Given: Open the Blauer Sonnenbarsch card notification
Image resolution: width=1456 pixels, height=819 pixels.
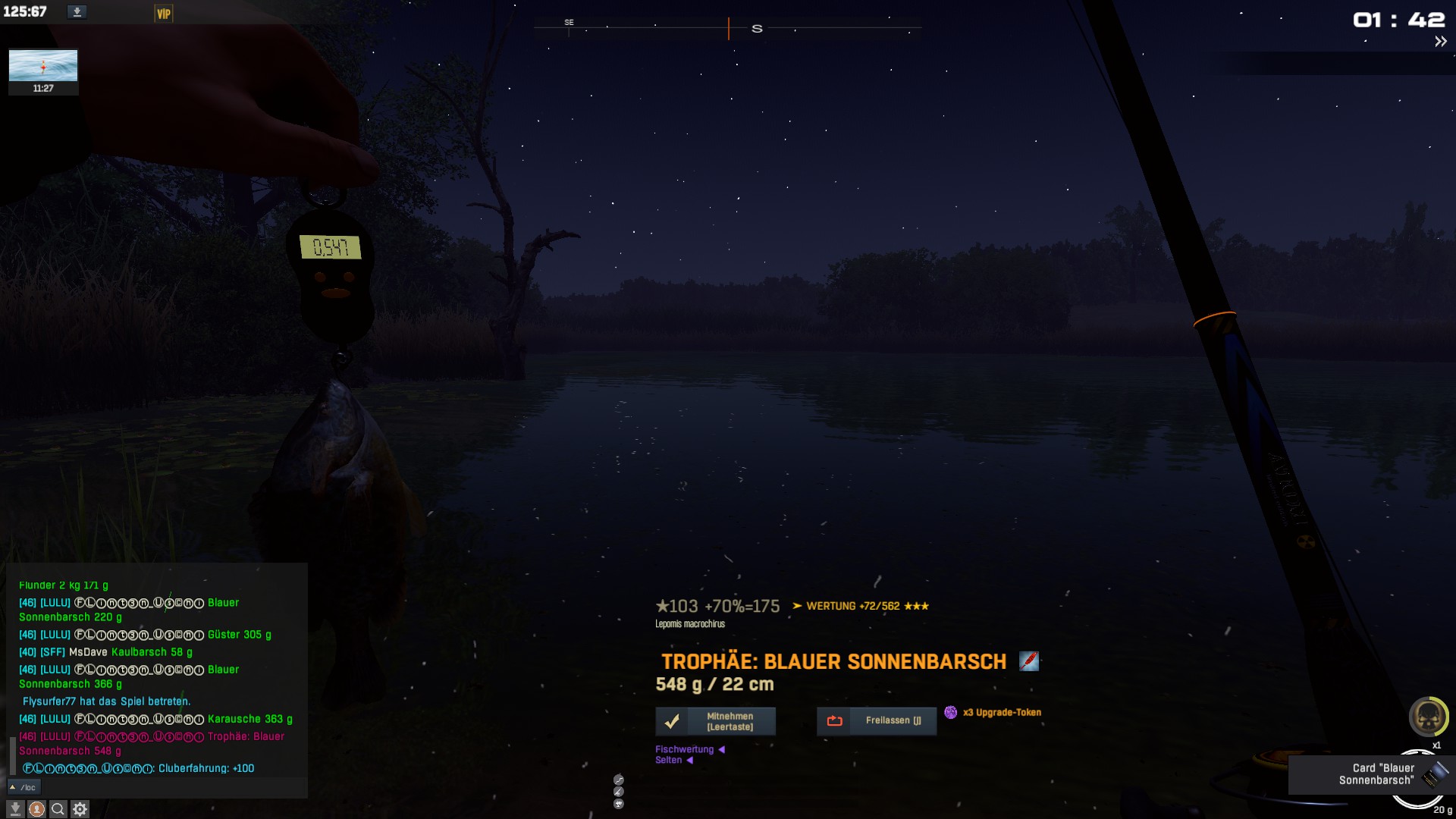Looking at the screenshot, I should (x=1371, y=774).
